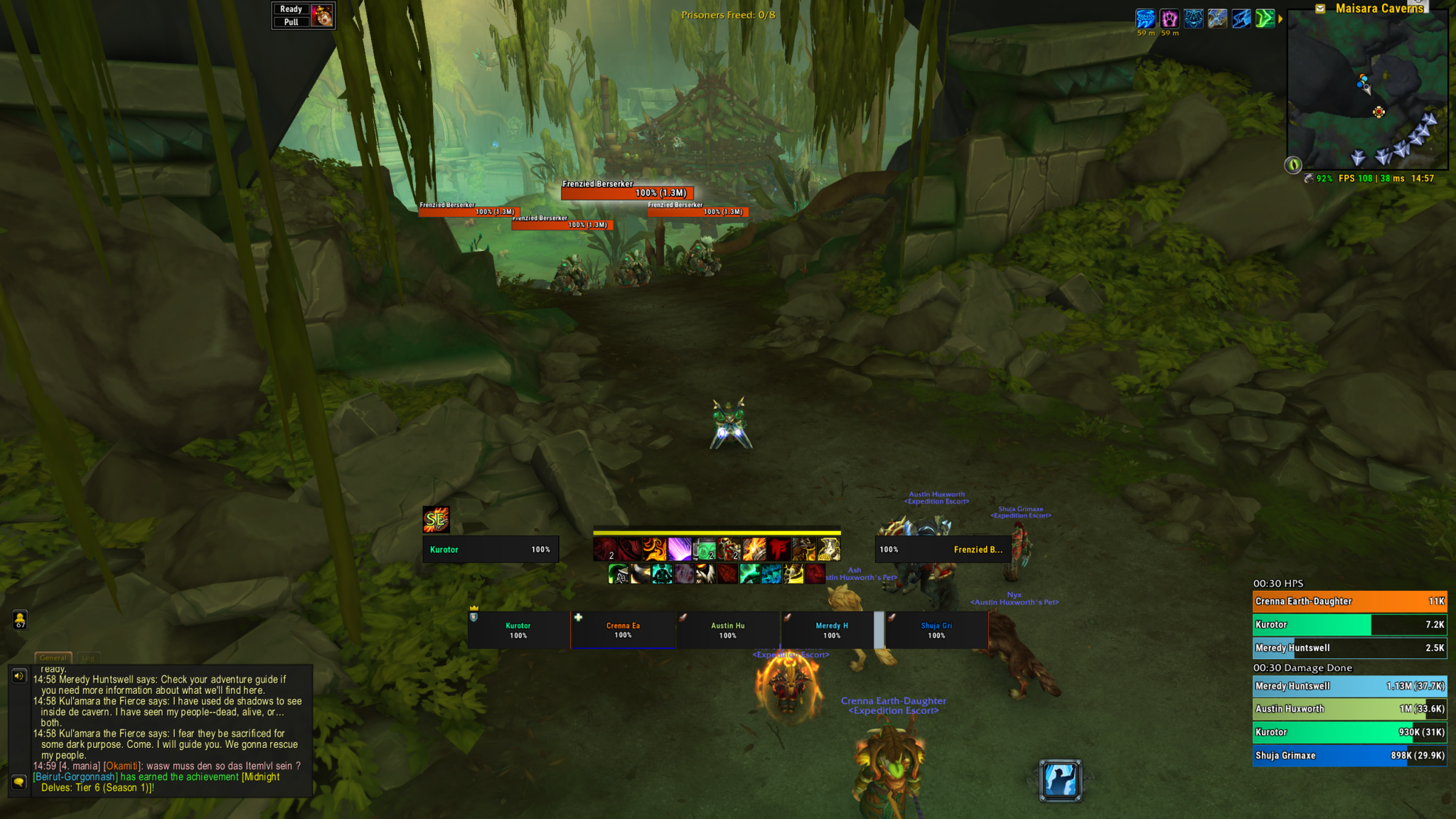Toggle the green eye tracking button
The height and width of the screenshot is (819, 1456).
click(1293, 165)
